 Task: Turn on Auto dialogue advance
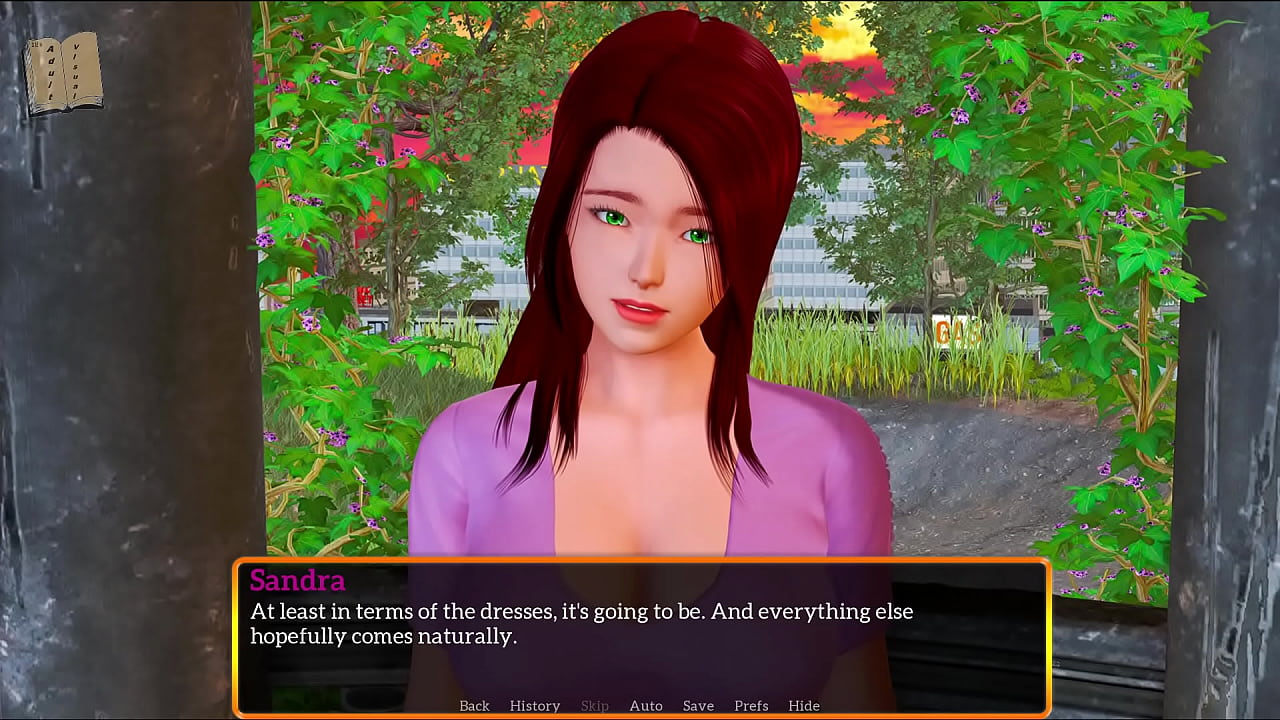pyautogui.click(x=646, y=706)
